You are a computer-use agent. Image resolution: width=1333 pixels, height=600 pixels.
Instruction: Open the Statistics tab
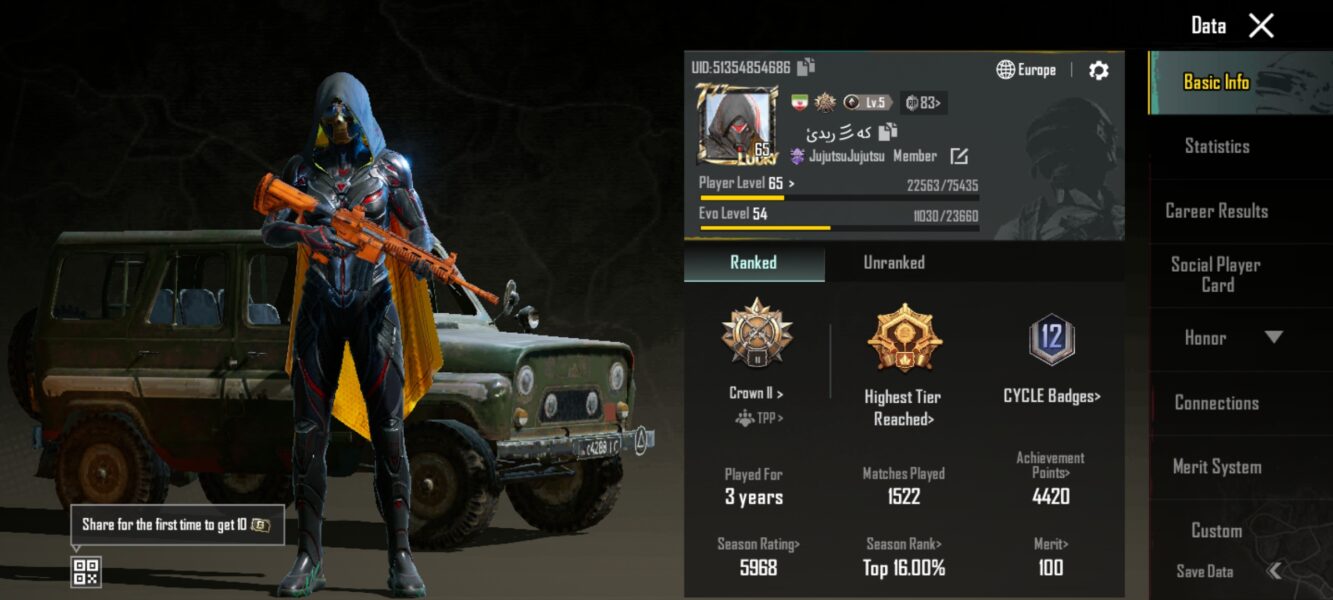(x=1216, y=146)
